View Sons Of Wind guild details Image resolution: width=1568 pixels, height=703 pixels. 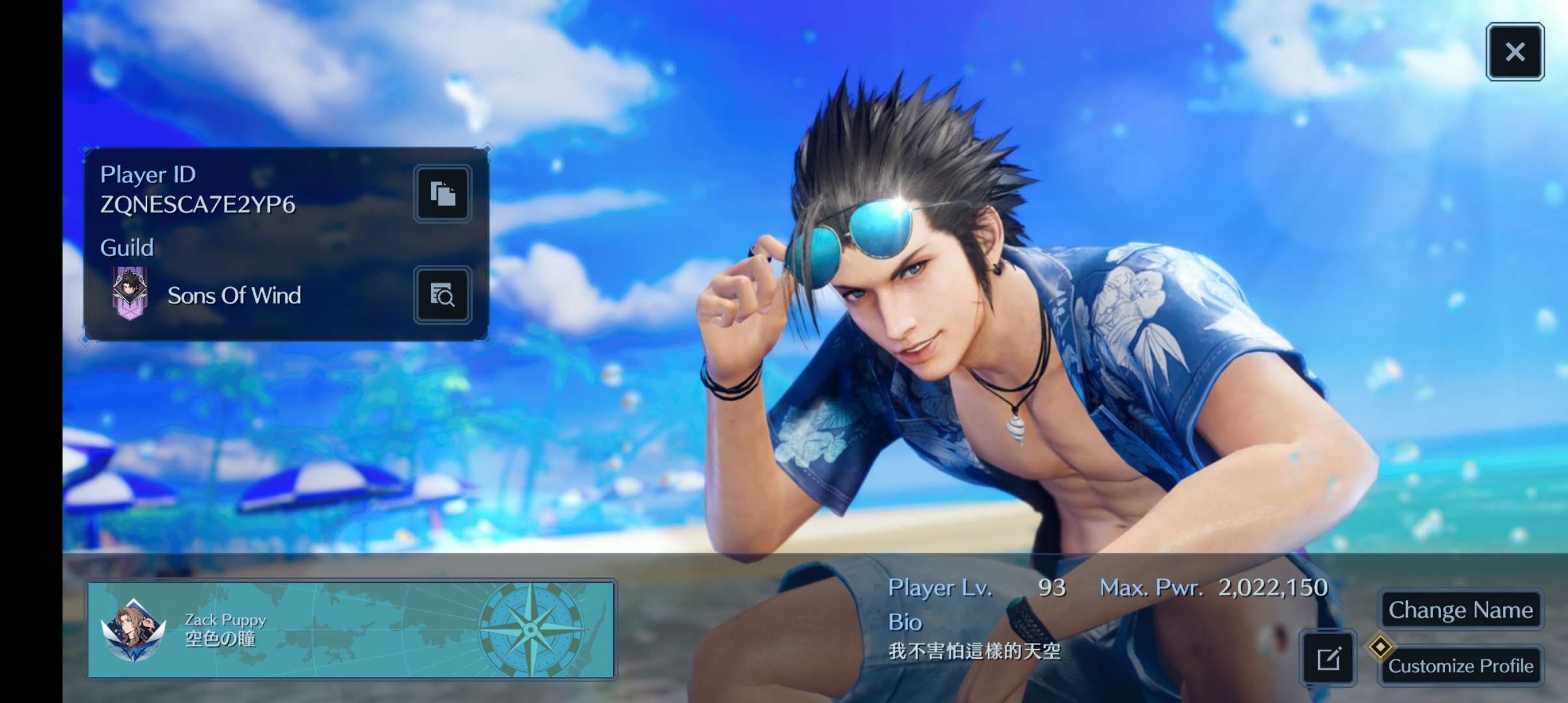[443, 295]
